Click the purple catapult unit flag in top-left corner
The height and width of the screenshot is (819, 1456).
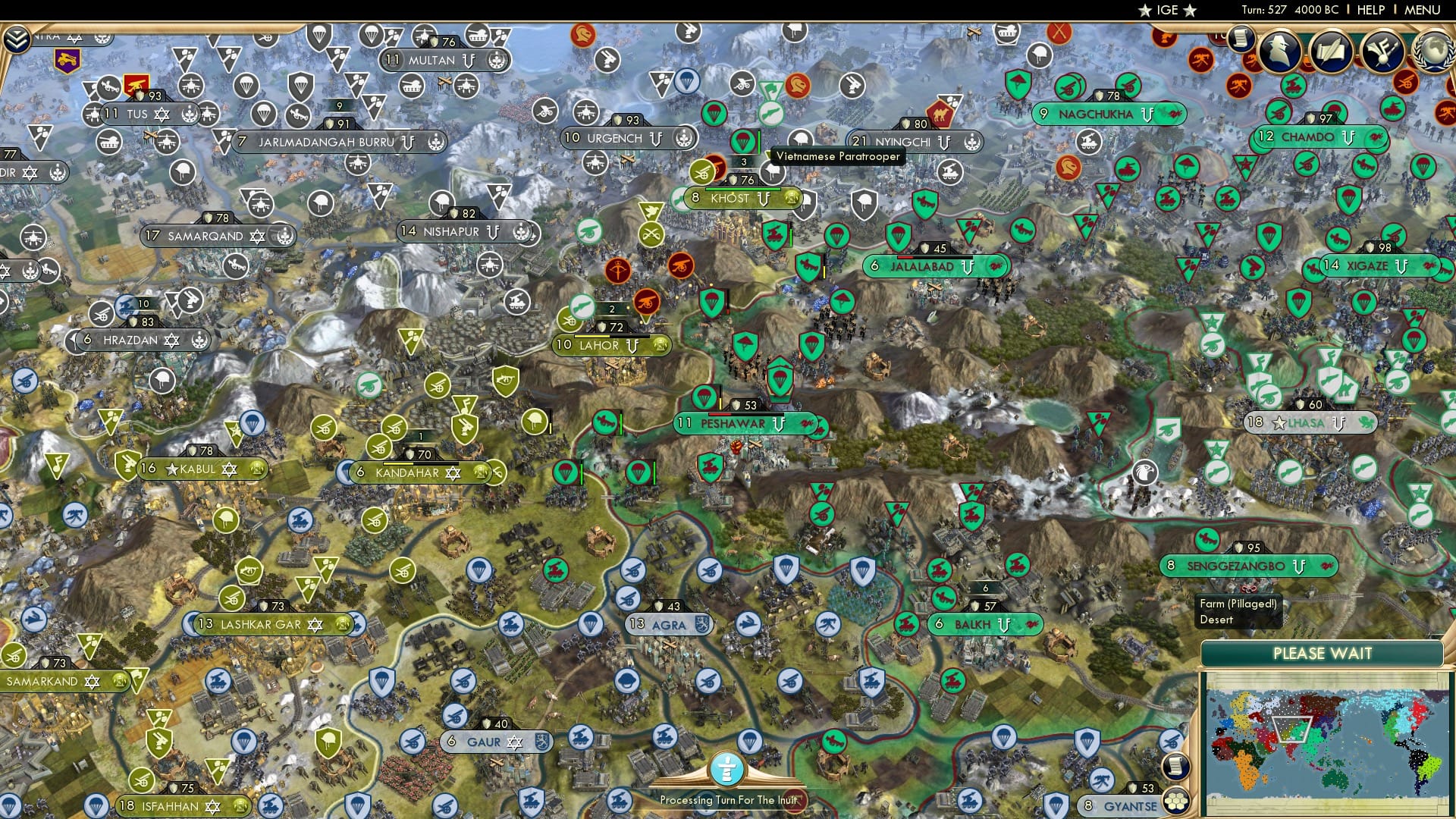68,61
